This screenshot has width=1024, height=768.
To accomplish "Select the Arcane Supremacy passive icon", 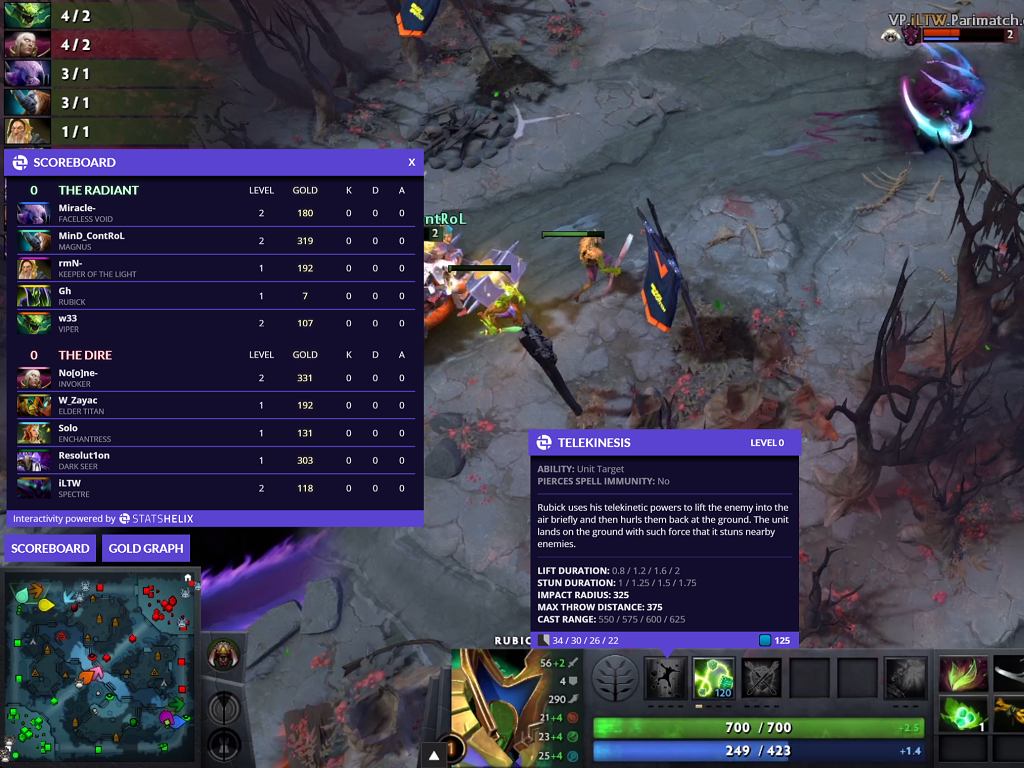I will [762, 678].
